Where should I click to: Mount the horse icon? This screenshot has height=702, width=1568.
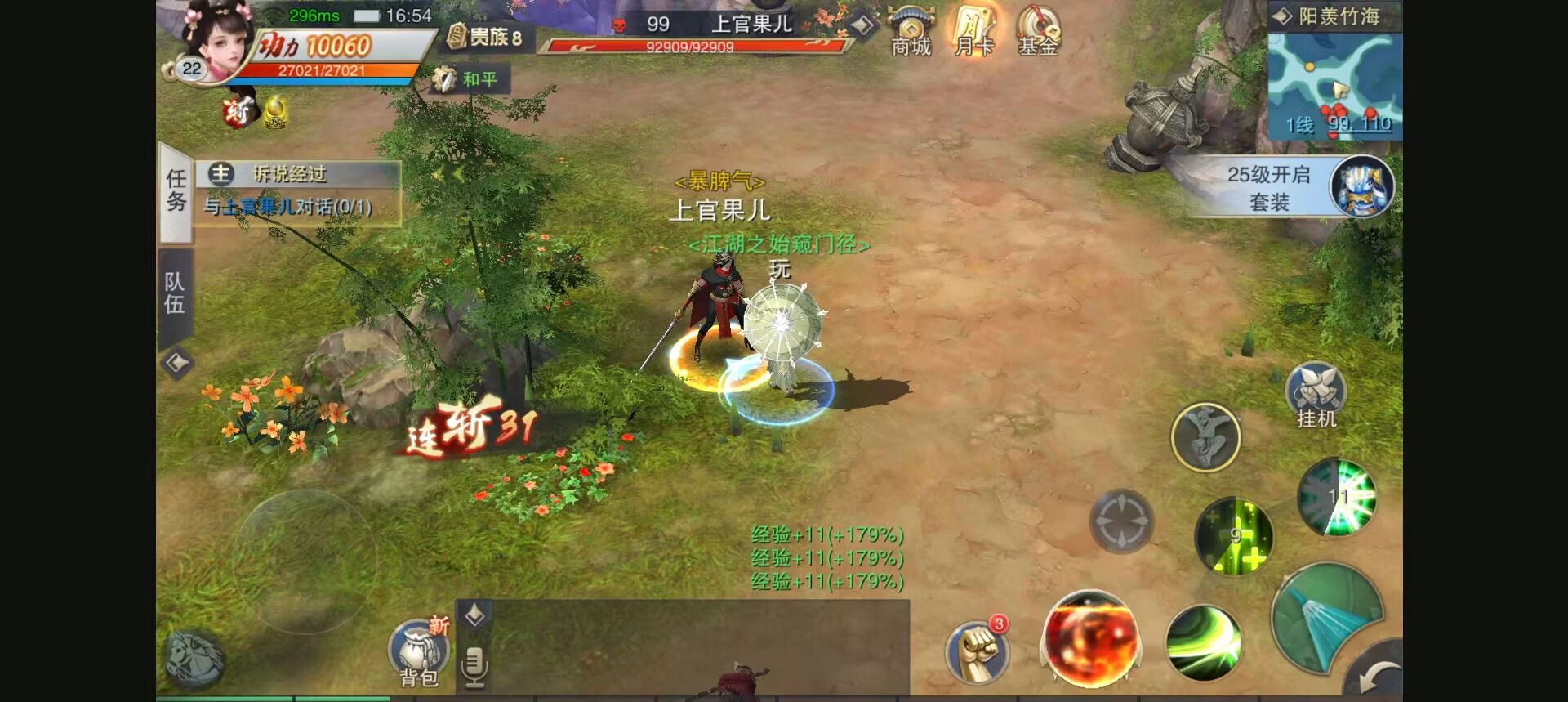pyautogui.click(x=194, y=657)
